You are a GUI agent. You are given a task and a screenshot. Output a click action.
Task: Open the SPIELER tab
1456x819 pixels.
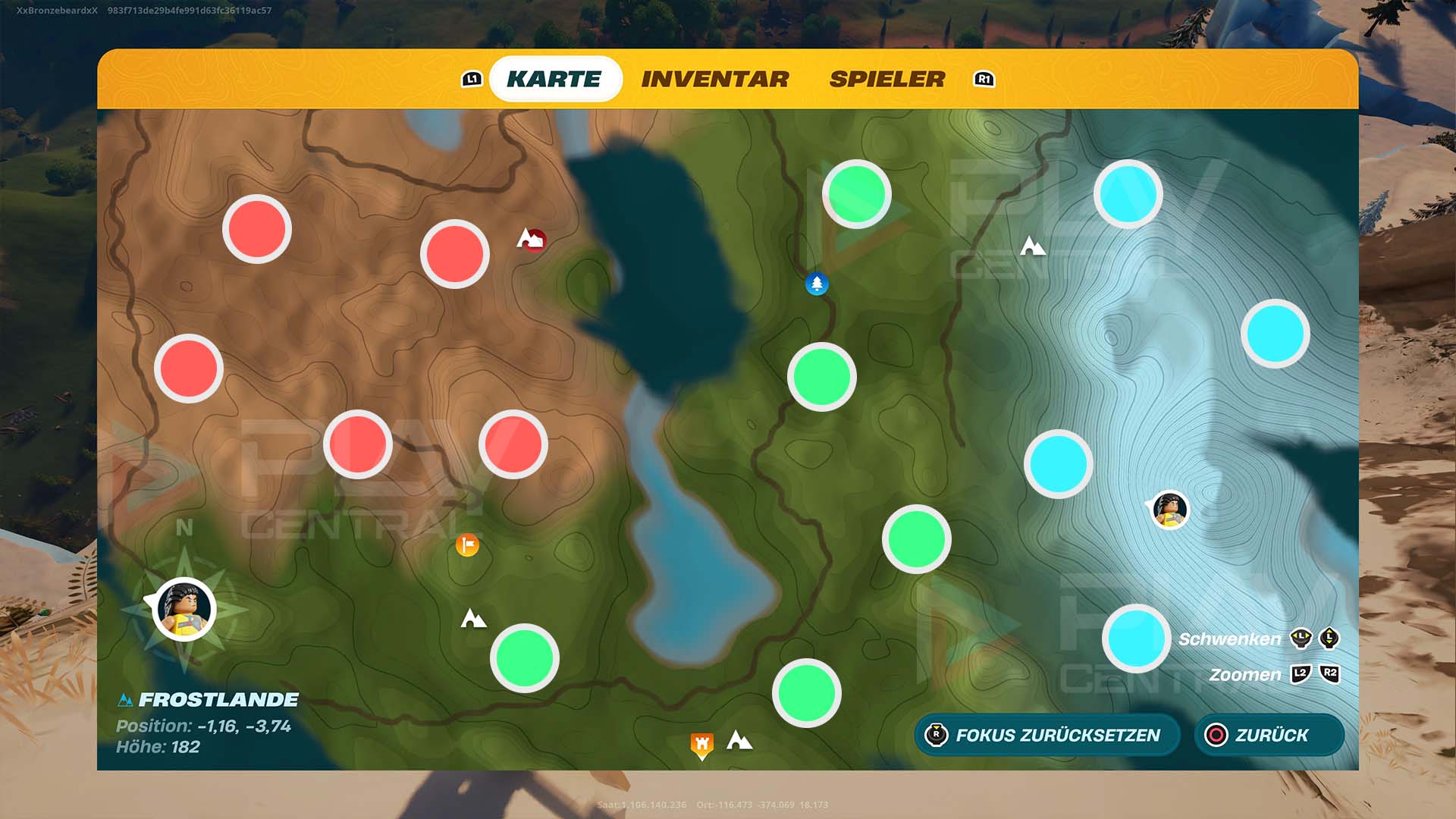click(887, 78)
